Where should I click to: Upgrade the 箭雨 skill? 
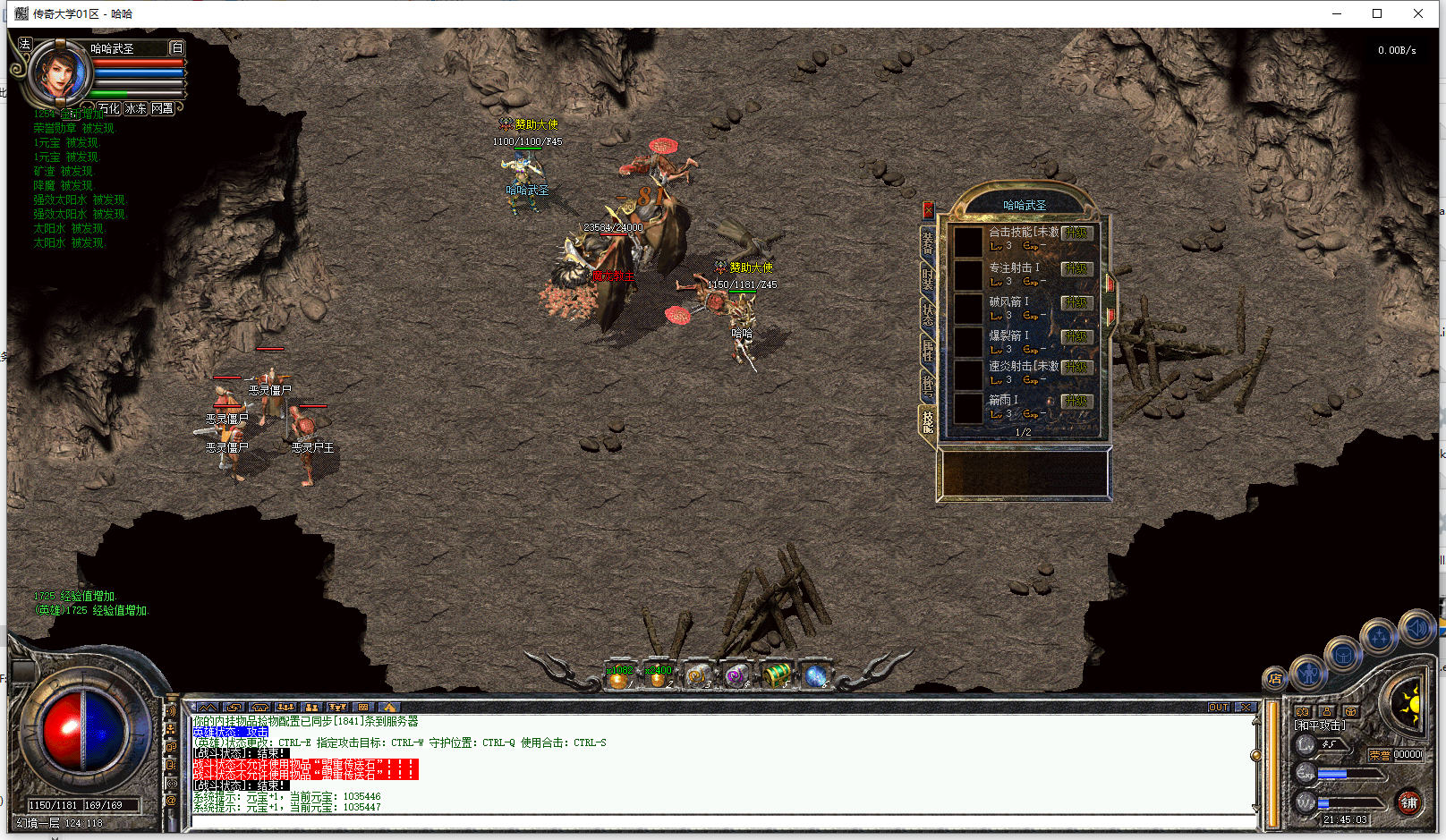point(1076,401)
